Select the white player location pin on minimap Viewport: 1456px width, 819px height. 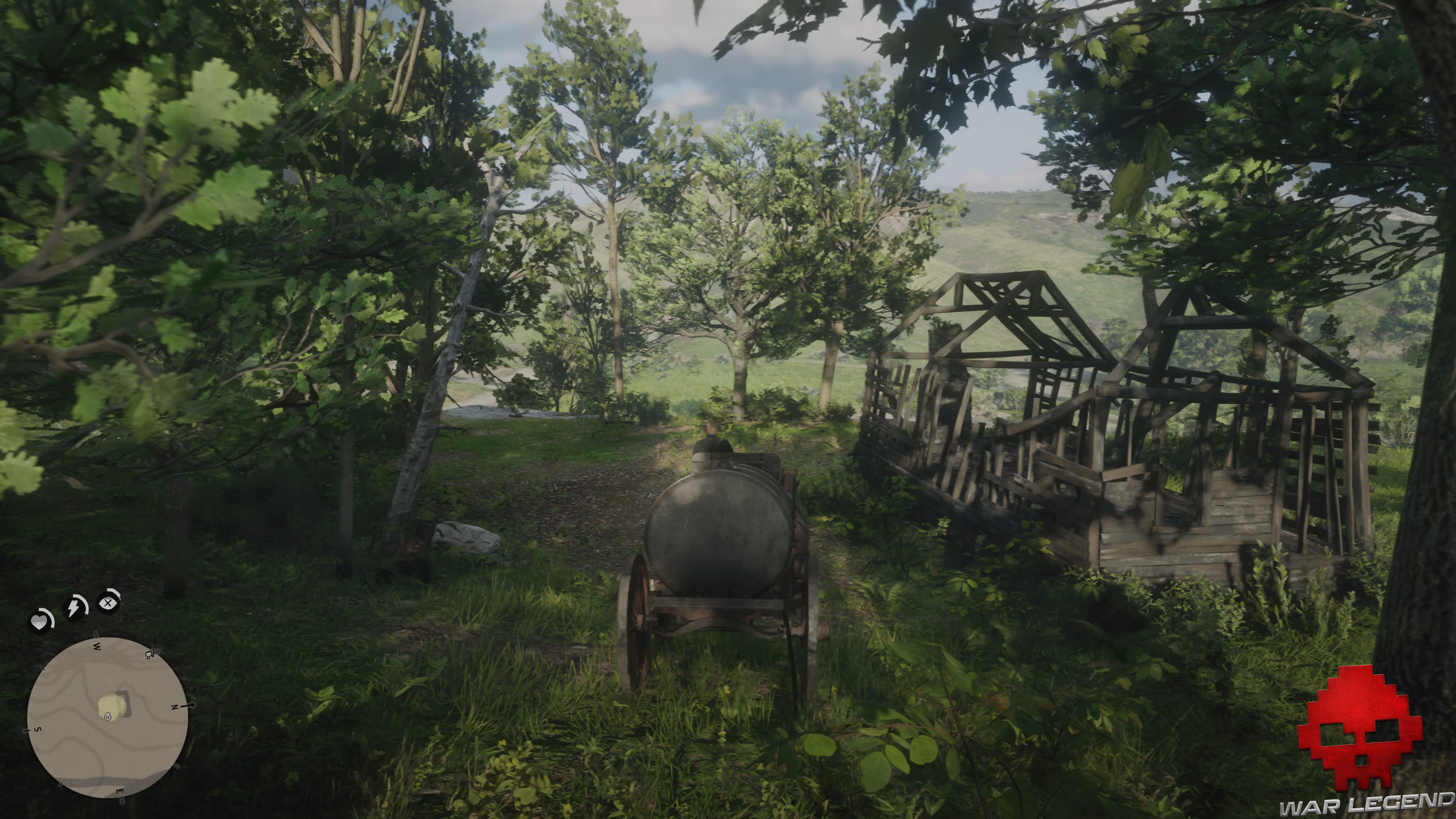tap(107, 717)
